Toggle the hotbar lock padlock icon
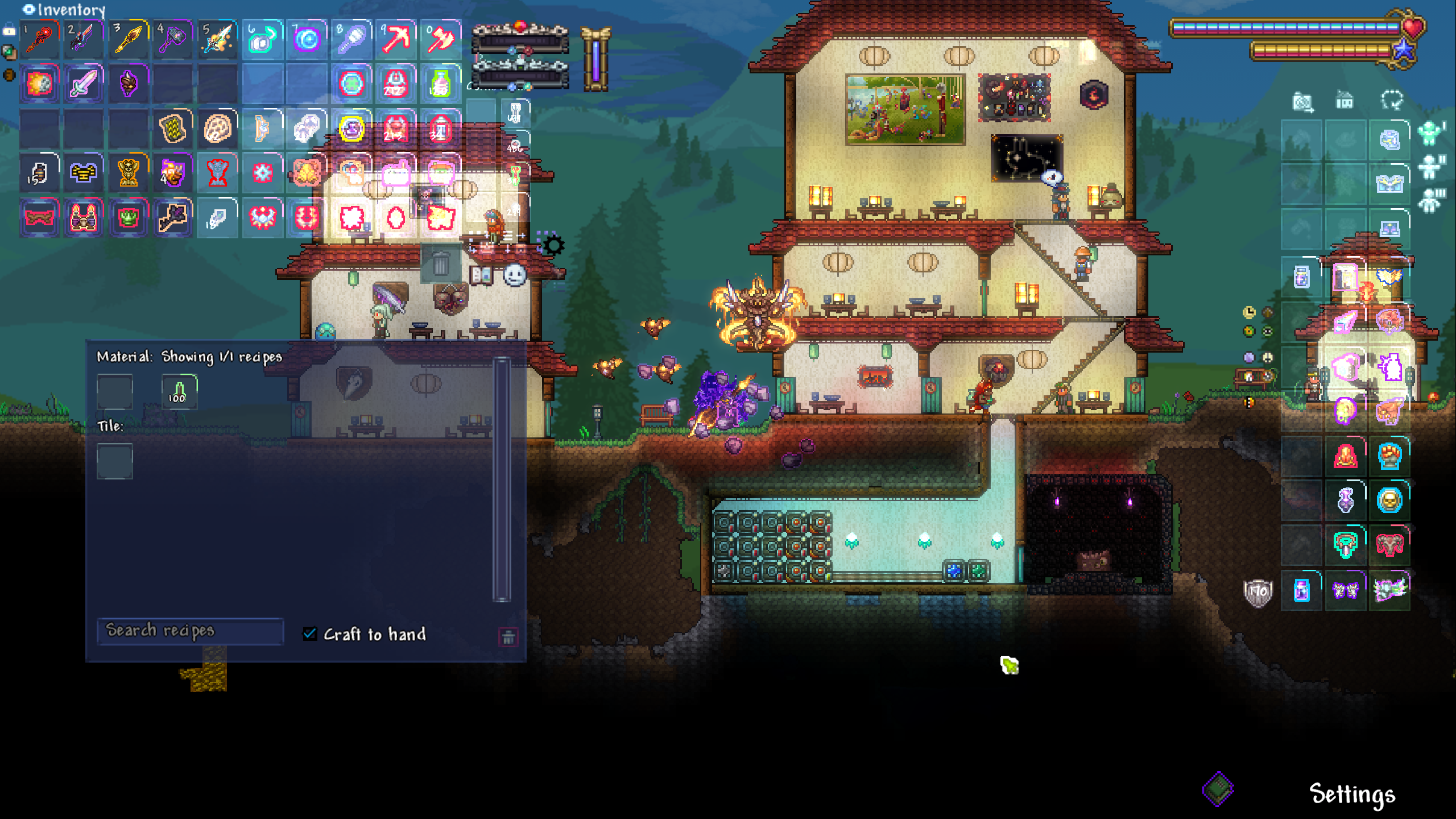 point(9,31)
